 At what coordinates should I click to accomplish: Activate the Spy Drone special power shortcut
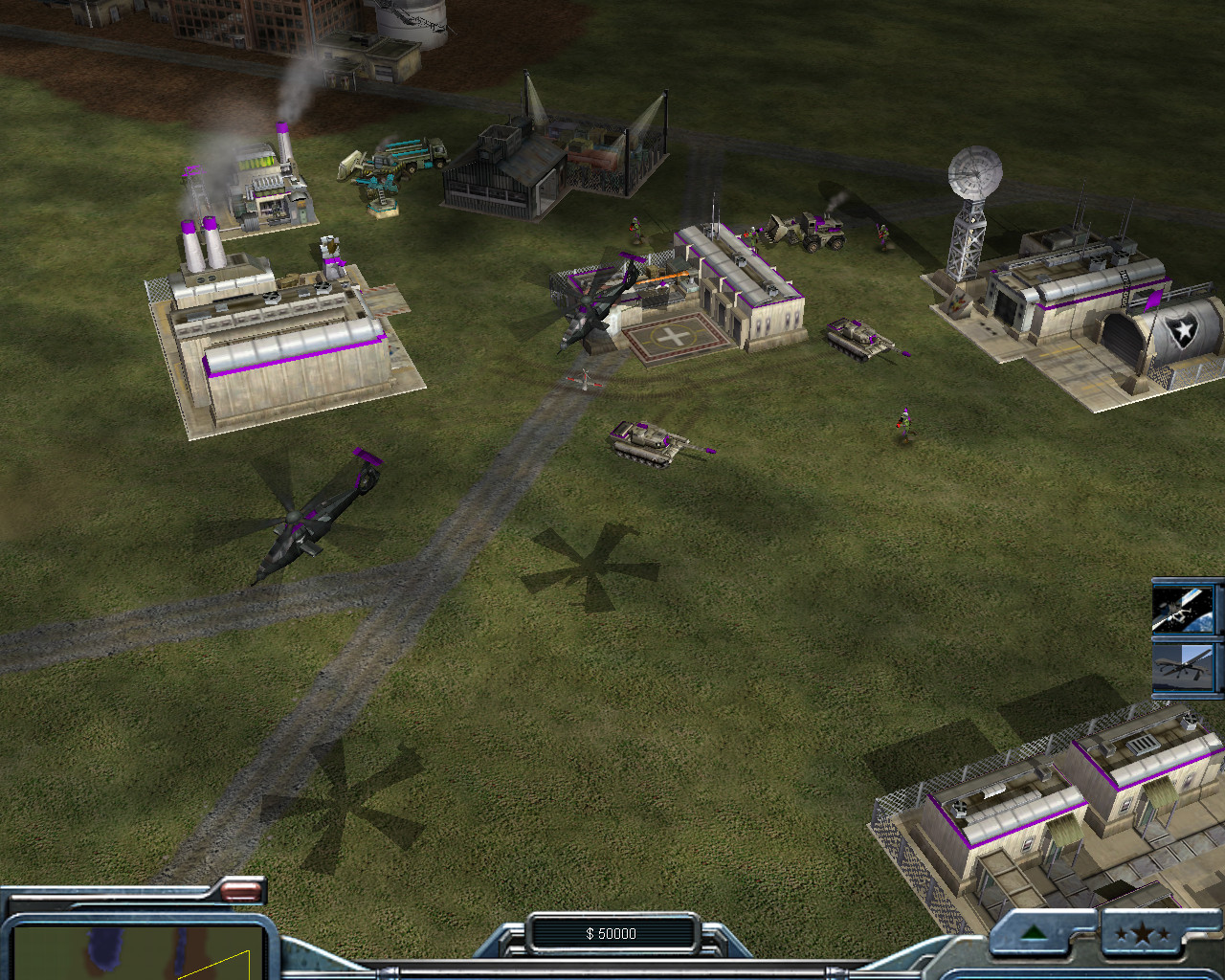[1188, 667]
